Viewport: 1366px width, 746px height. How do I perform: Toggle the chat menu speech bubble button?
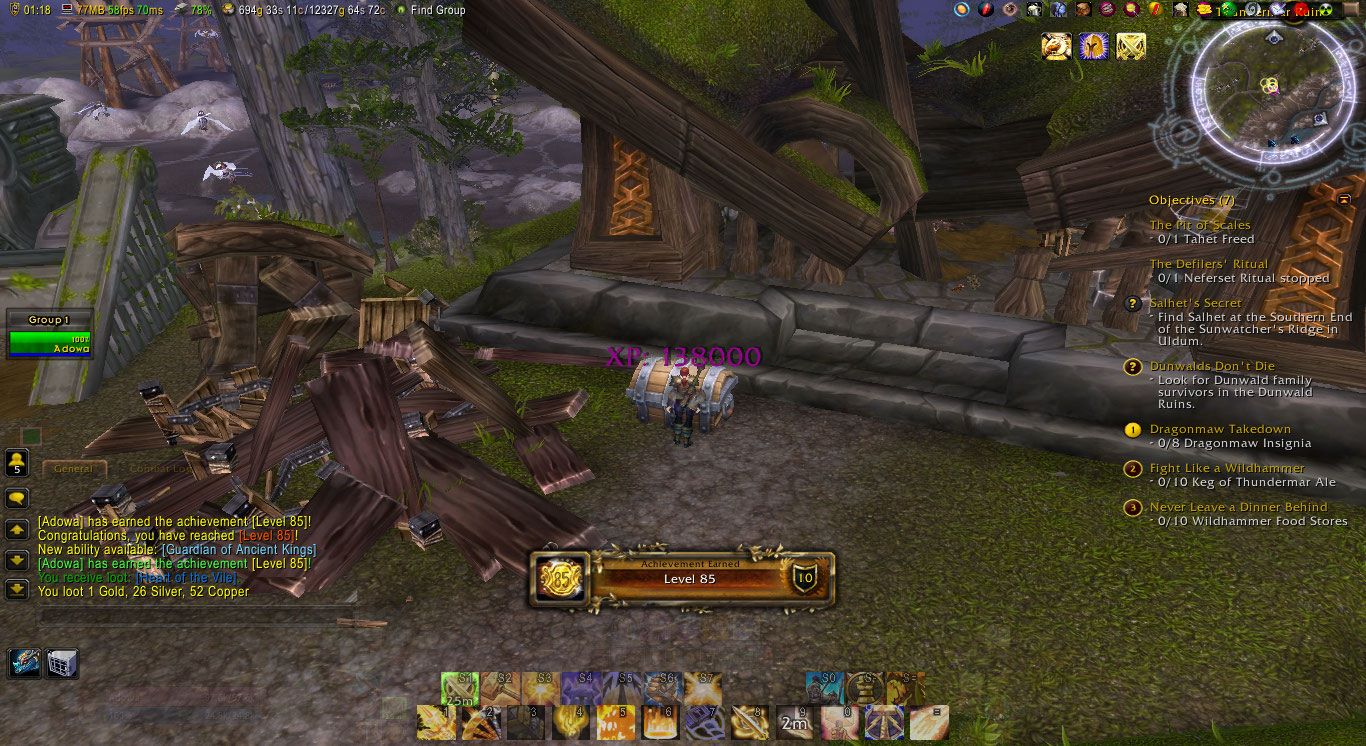pos(16,497)
